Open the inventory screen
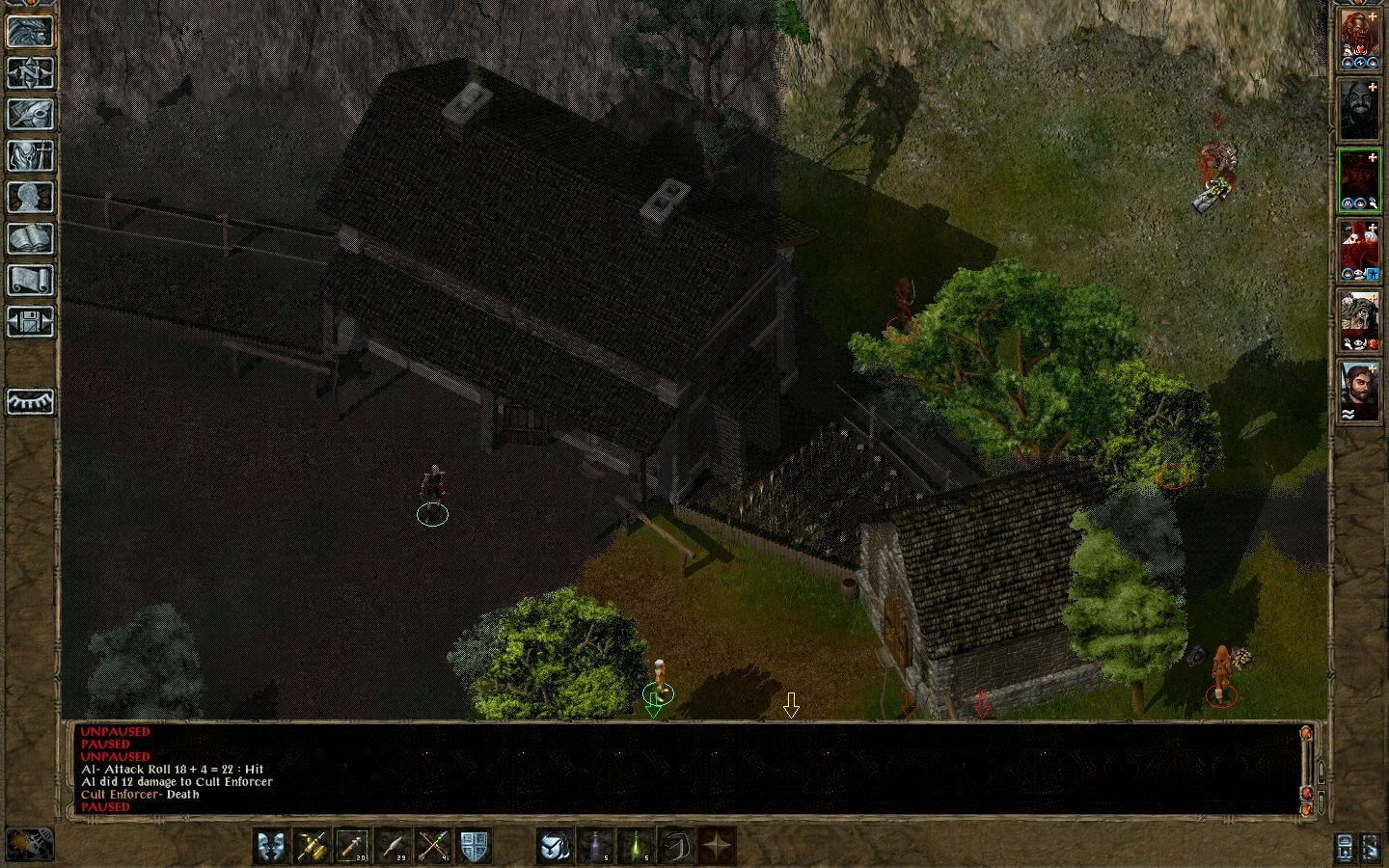The width and height of the screenshot is (1389, 868). pyautogui.click(x=31, y=155)
